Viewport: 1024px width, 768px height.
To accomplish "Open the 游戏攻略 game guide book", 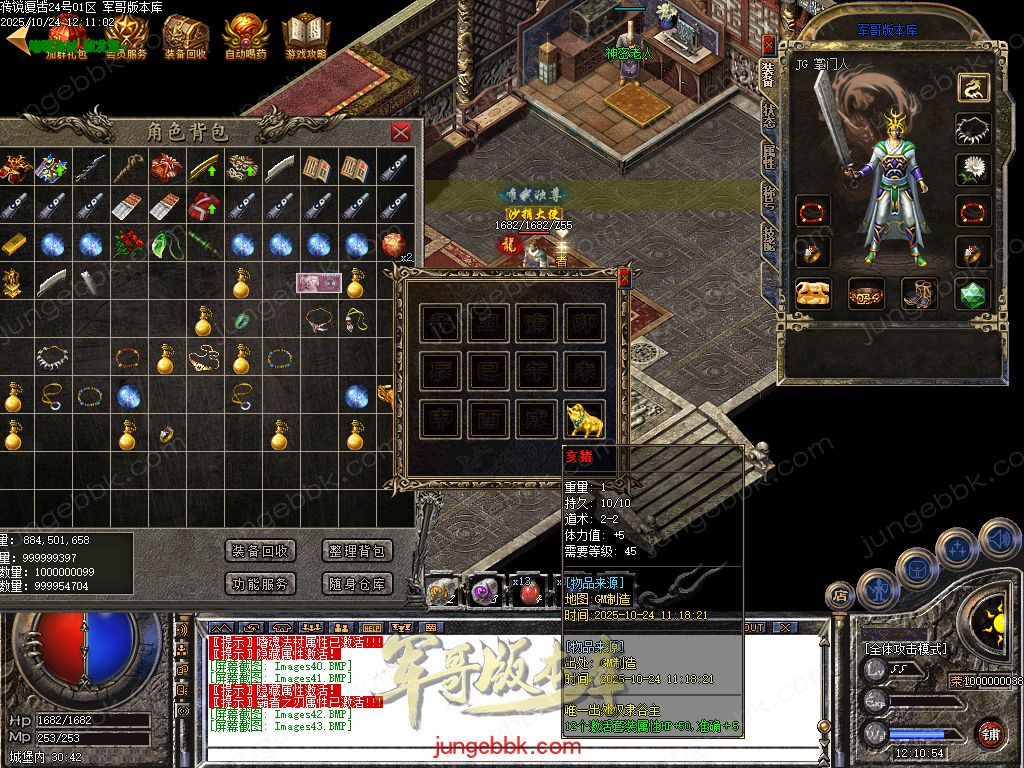I will [x=305, y=37].
